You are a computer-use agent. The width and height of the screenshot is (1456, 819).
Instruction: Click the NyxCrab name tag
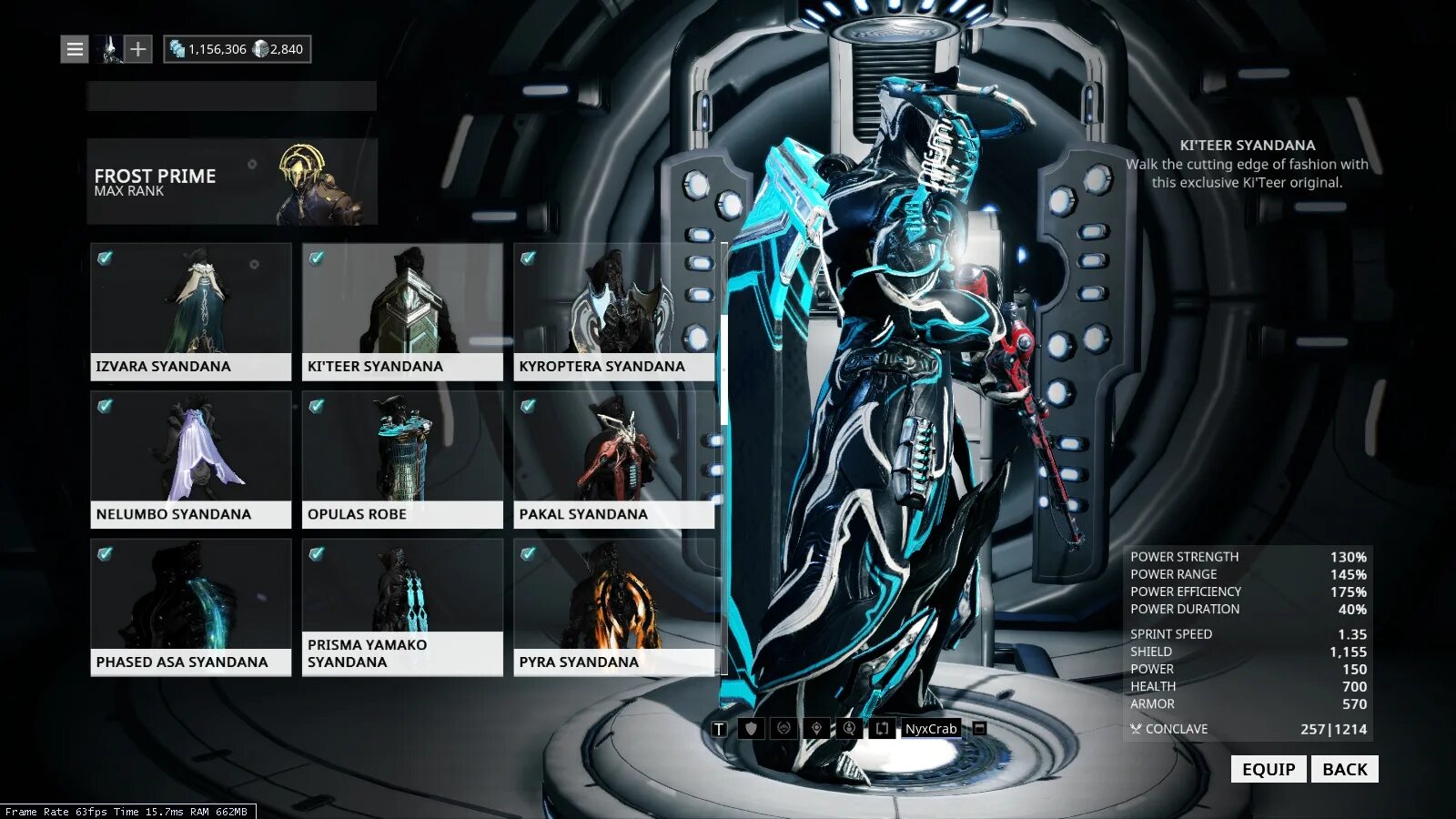pyautogui.click(x=930, y=729)
